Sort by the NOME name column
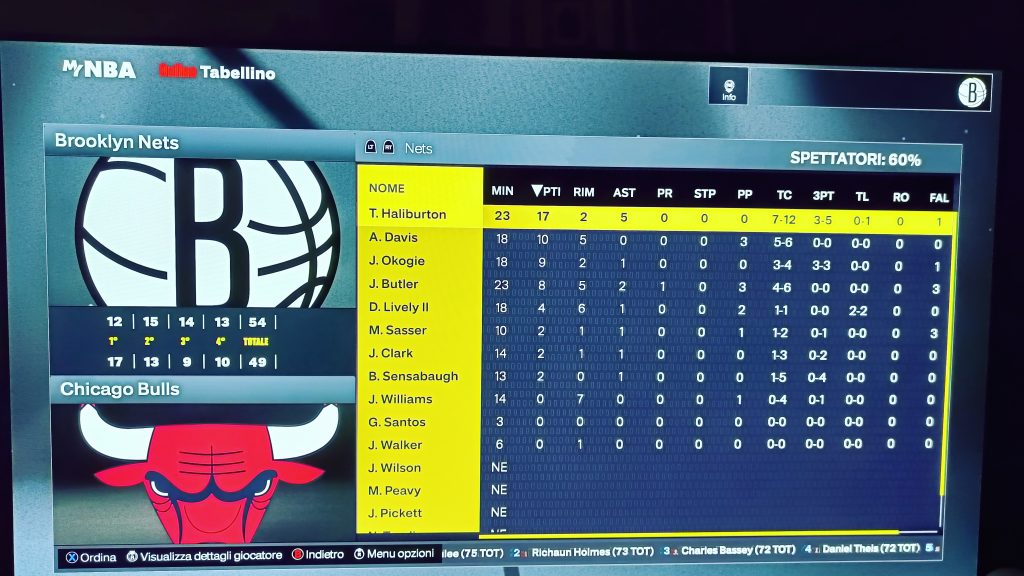The image size is (1024, 576). (x=387, y=188)
